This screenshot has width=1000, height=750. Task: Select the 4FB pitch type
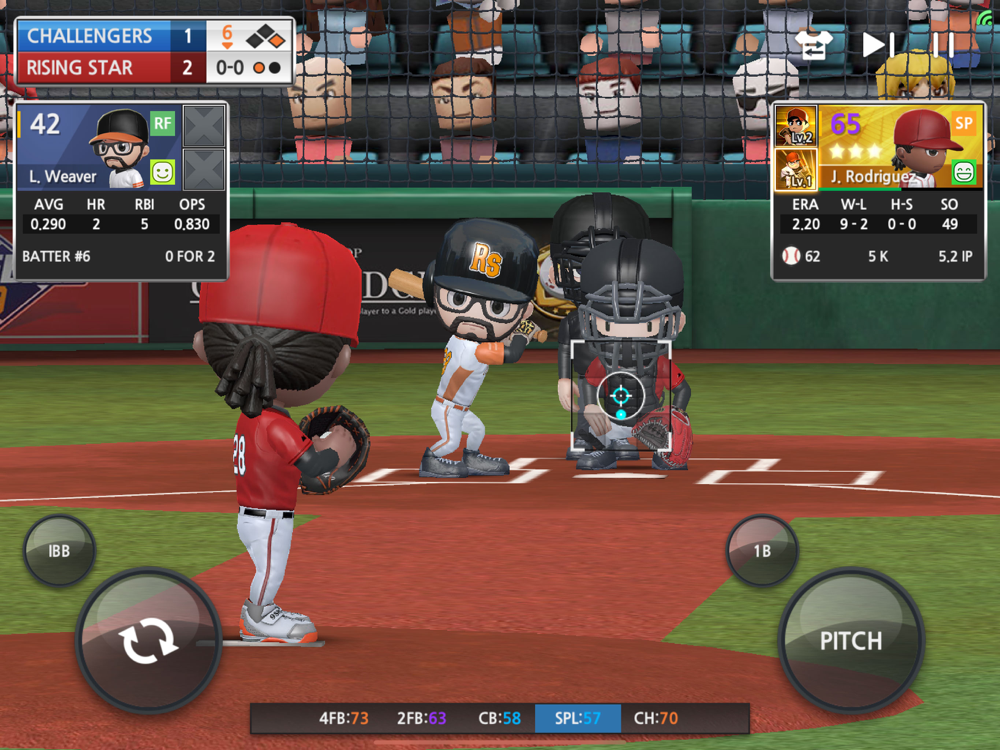[343, 718]
